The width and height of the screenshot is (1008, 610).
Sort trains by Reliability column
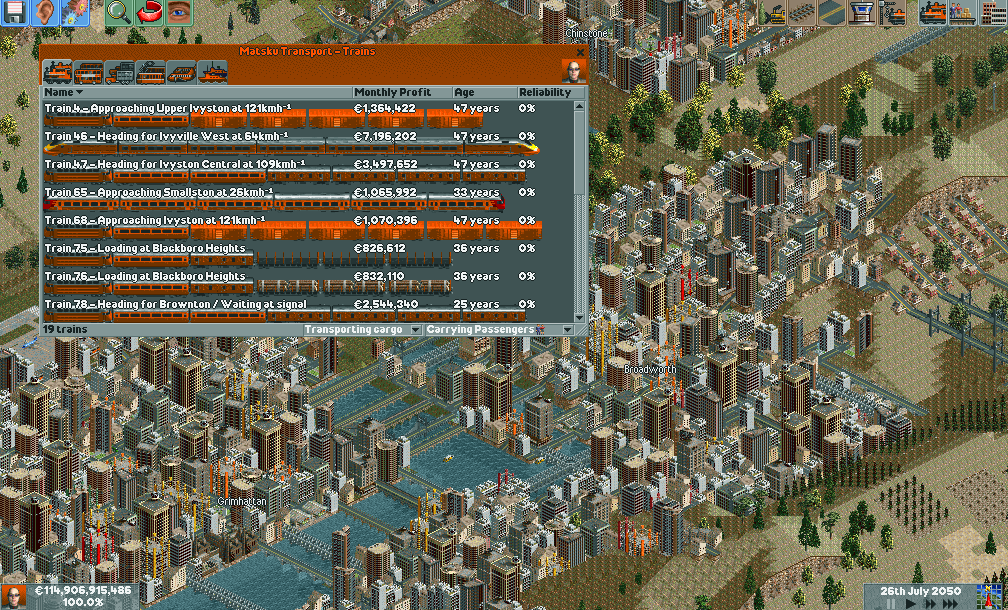(545, 93)
